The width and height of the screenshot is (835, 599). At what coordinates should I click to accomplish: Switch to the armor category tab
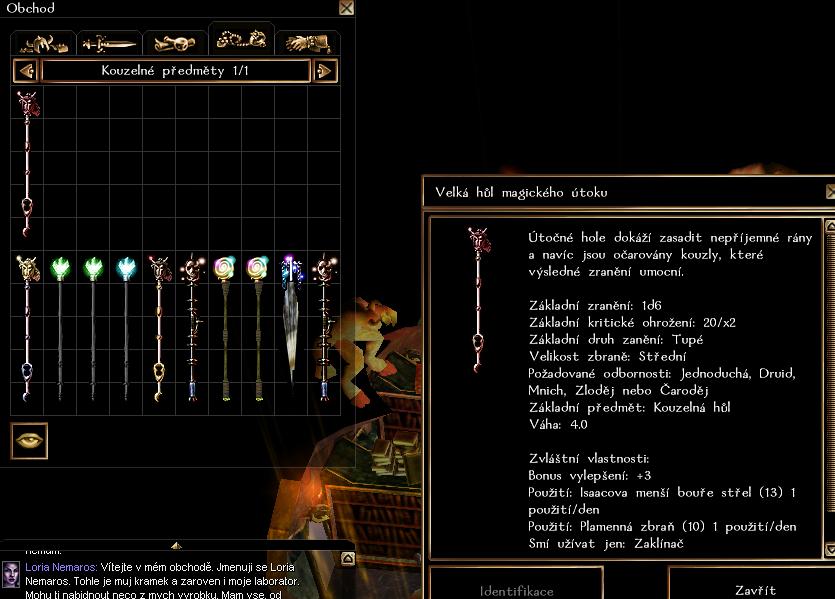(x=43, y=43)
